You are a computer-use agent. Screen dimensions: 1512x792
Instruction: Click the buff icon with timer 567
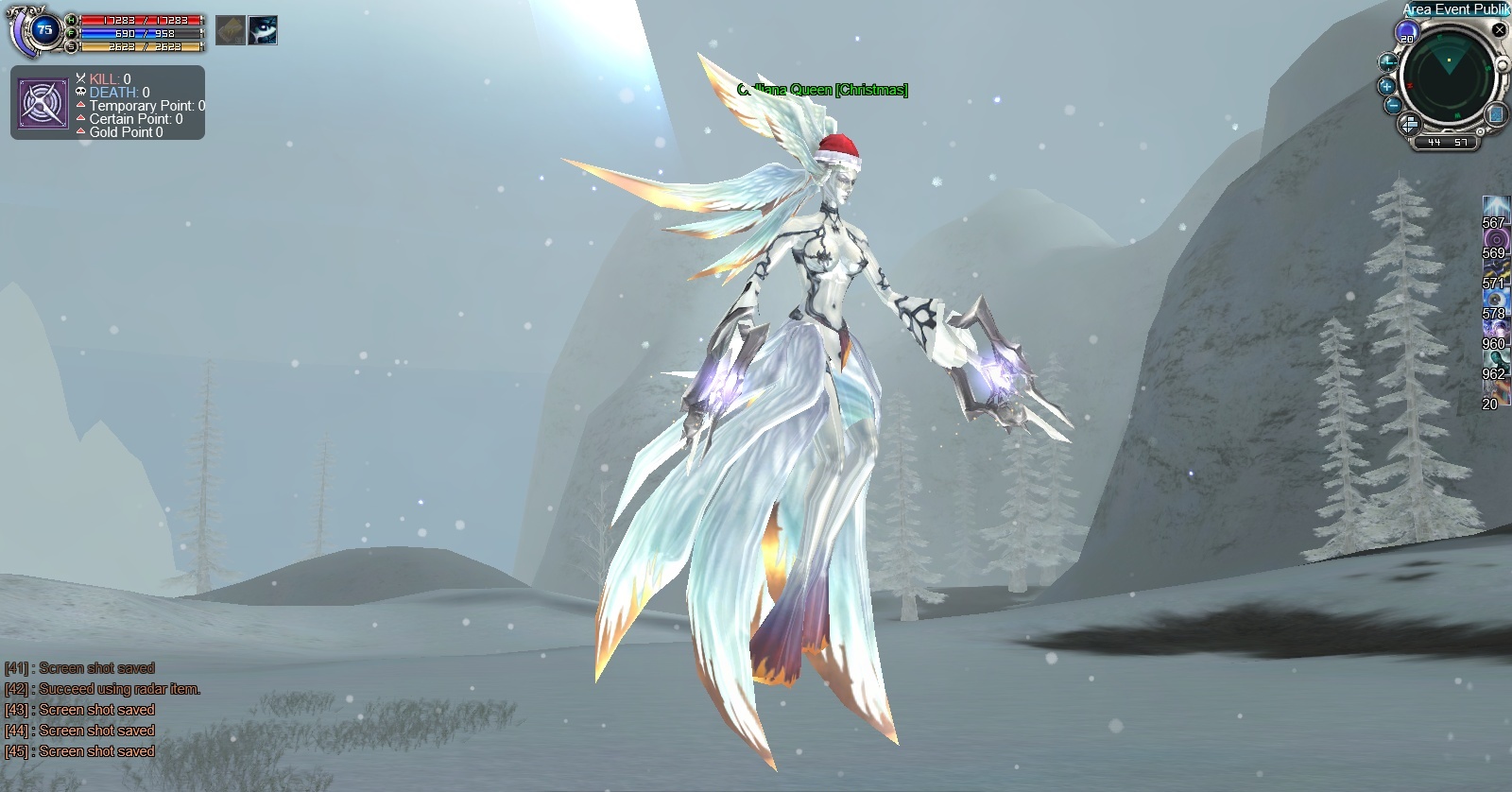tap(1495, 207)
